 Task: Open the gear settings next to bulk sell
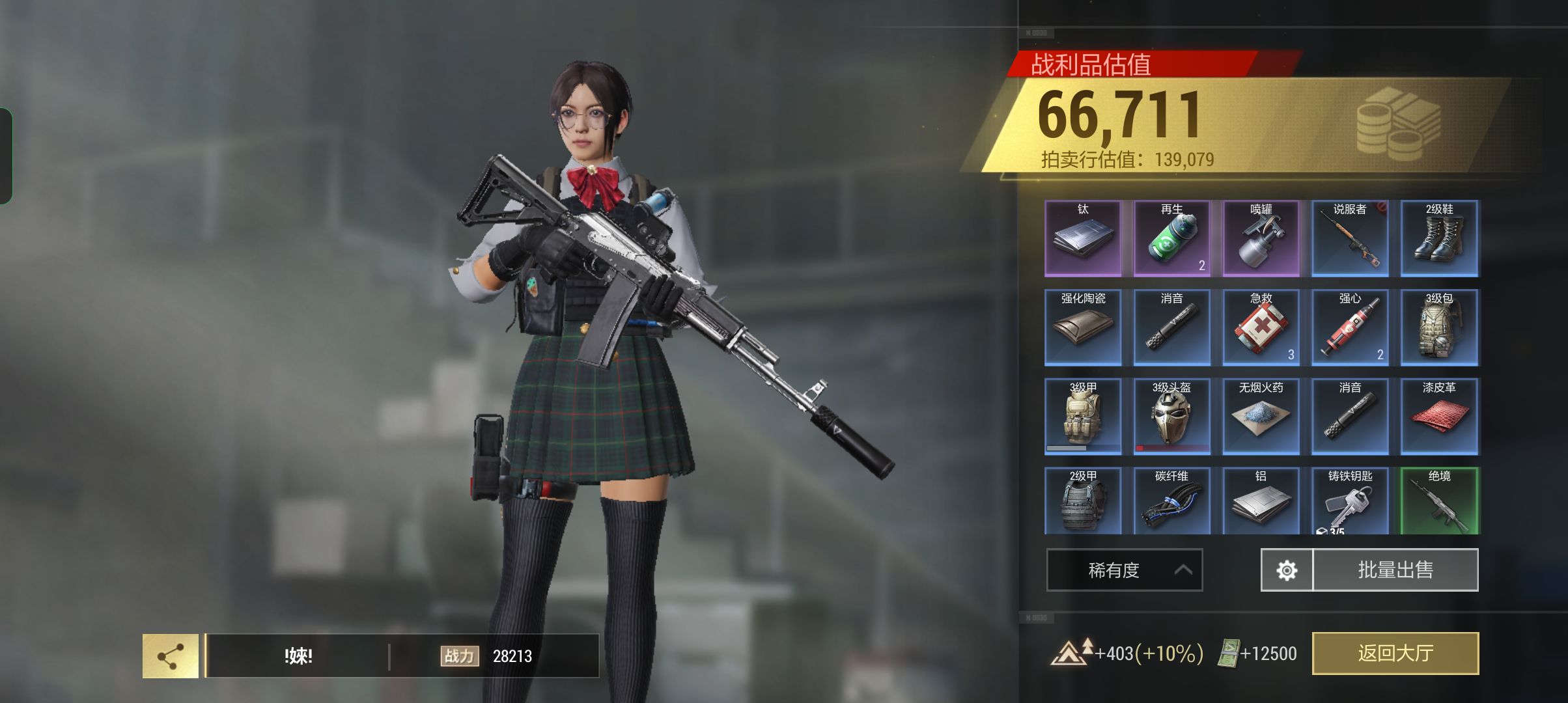(x=1287, y=570)
